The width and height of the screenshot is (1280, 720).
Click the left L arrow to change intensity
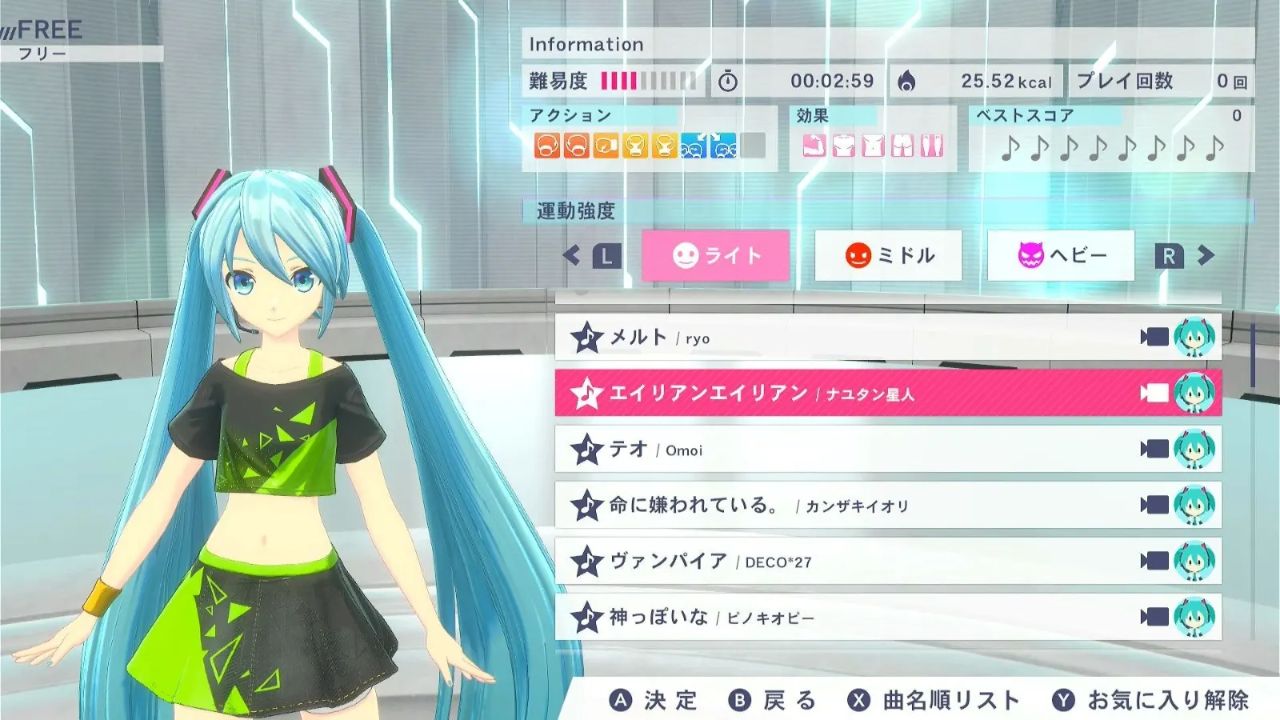pos(604,256)
